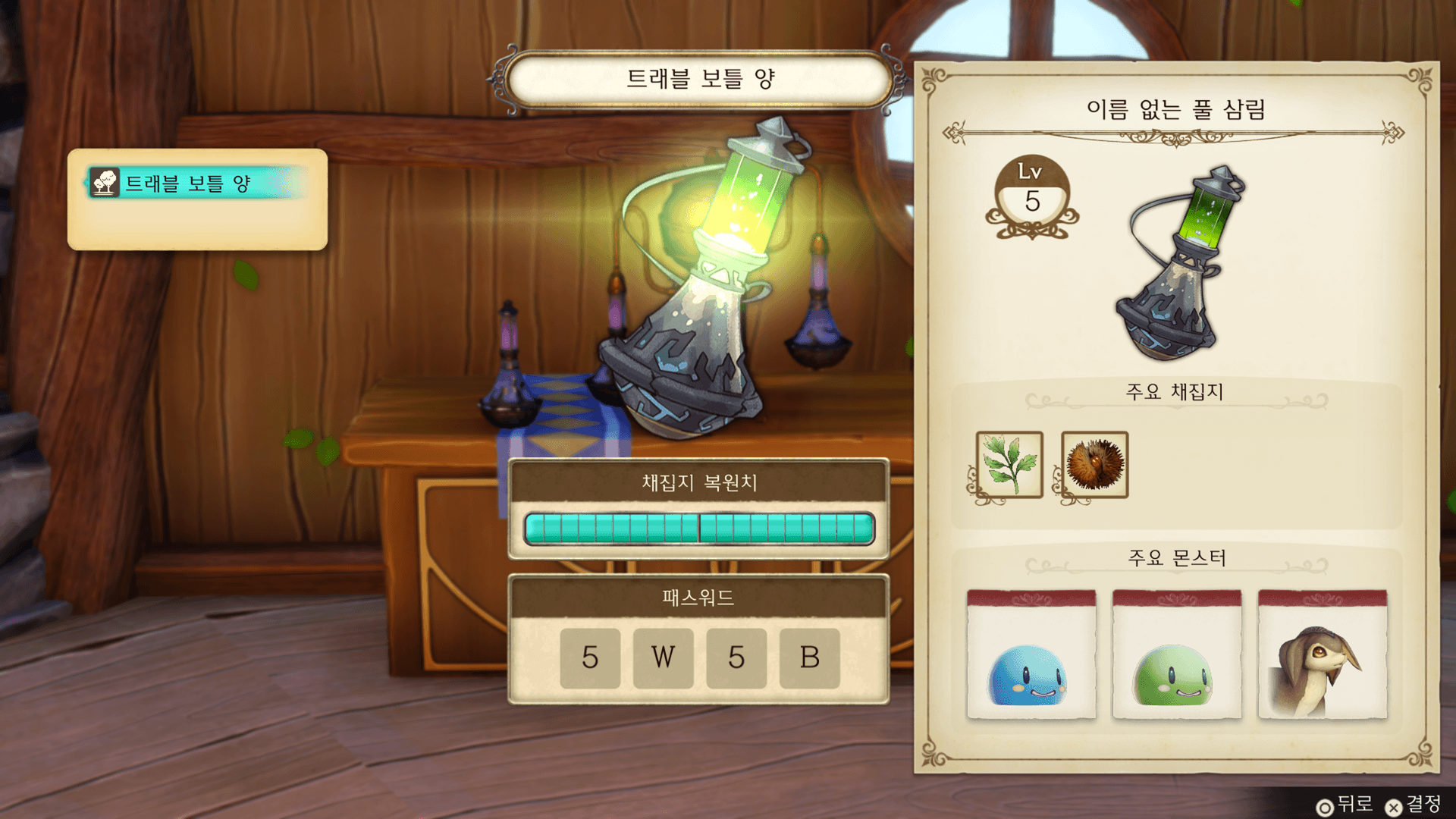The height and width of the screenshot is (819, 1456).
Task: Select the blue slime monster card
Action: (x=1031, y=654)
